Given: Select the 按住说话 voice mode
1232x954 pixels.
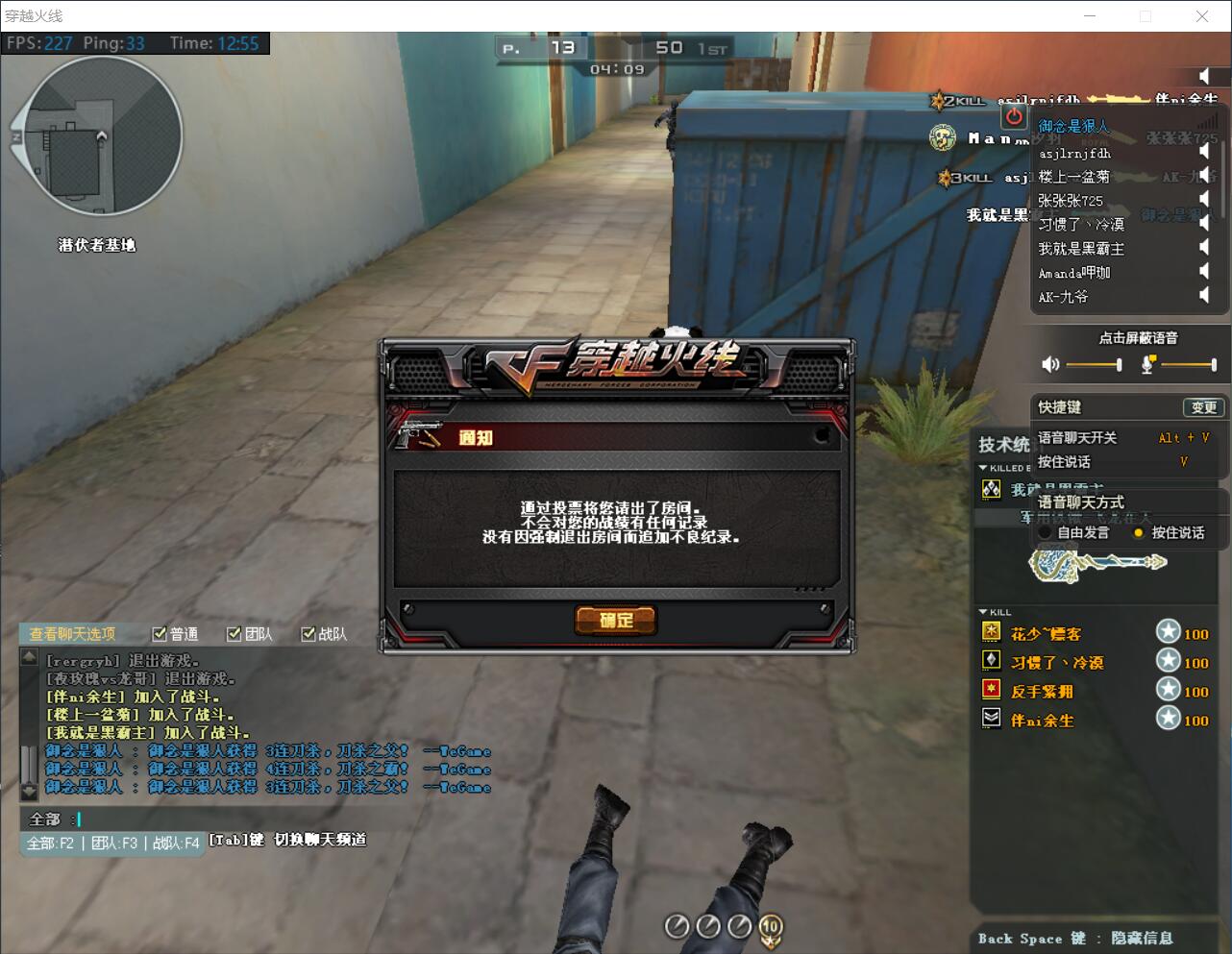Looking at the screenshot, I should [1139, 532].
